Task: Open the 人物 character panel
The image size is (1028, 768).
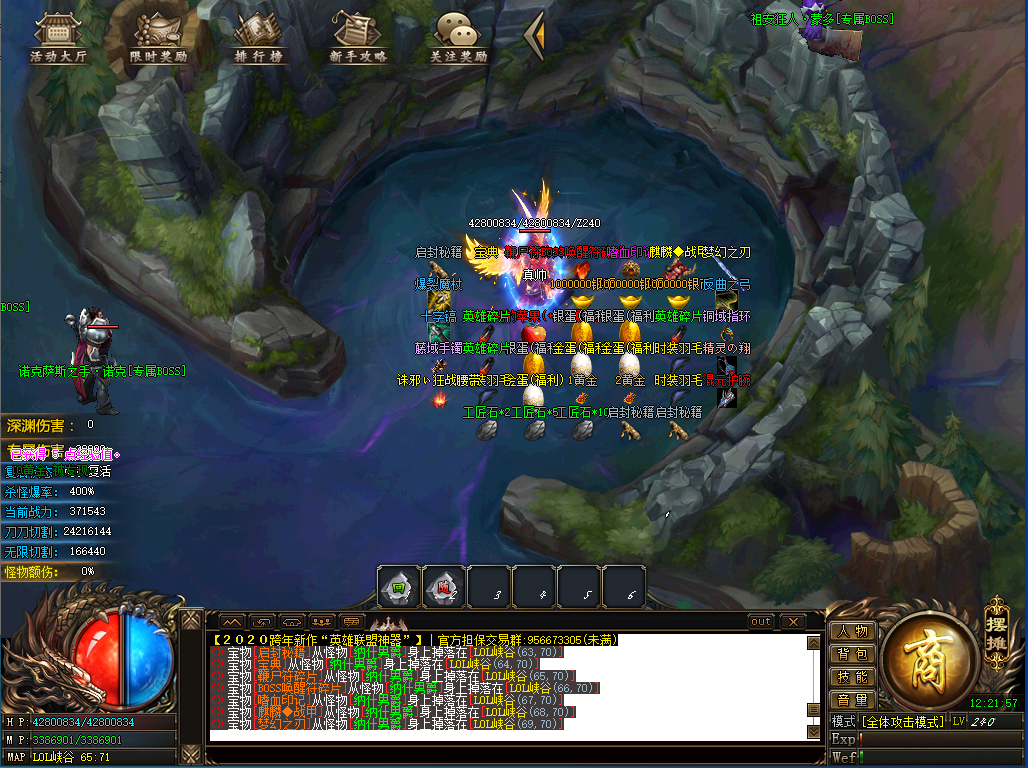Action: pos(852,631)
